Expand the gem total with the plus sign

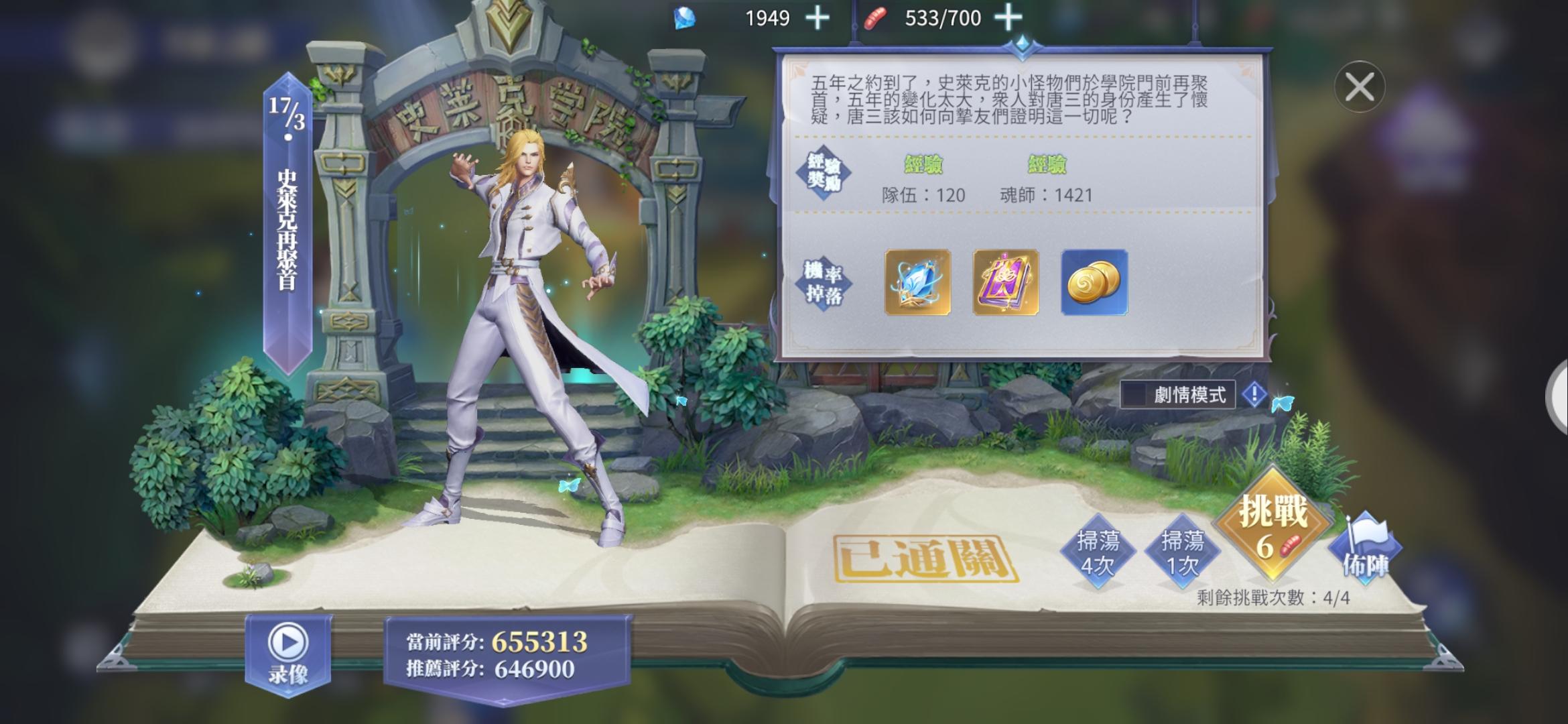click(x=816, y=18)
